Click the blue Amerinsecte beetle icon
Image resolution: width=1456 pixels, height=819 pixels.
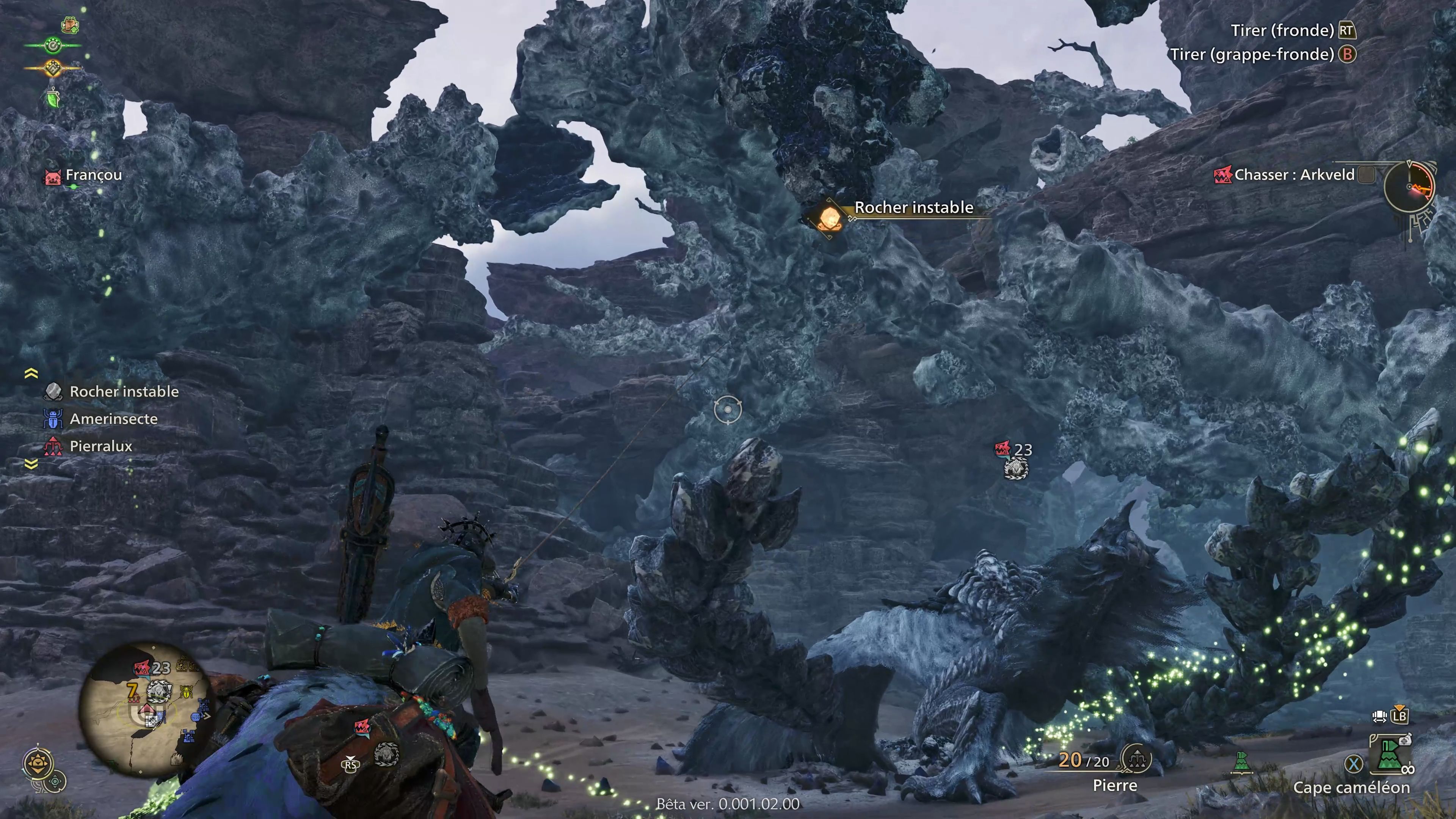coord(54,419)
